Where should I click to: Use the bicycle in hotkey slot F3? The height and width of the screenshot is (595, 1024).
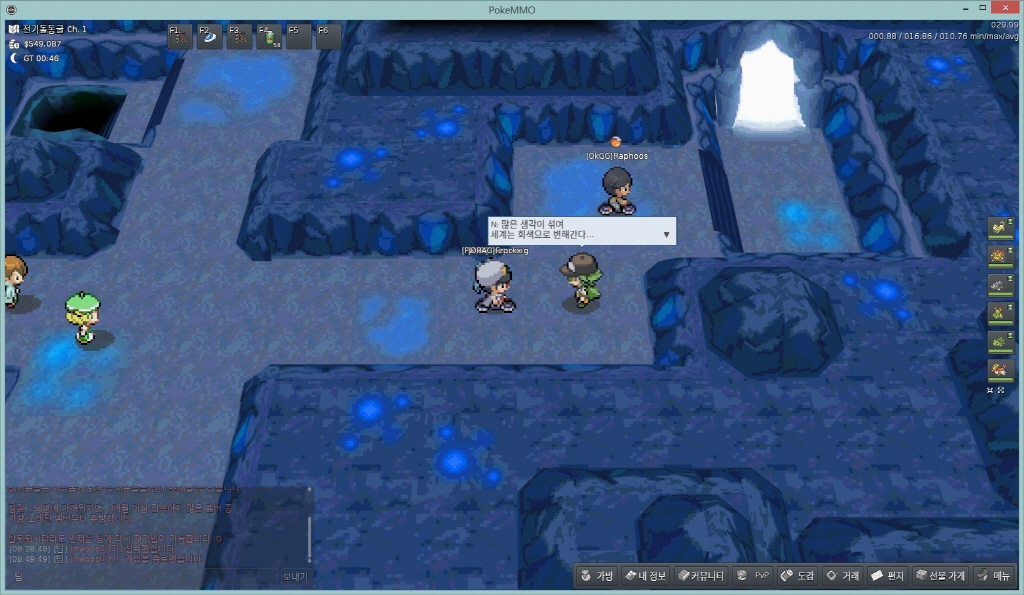tap(240, 37)
